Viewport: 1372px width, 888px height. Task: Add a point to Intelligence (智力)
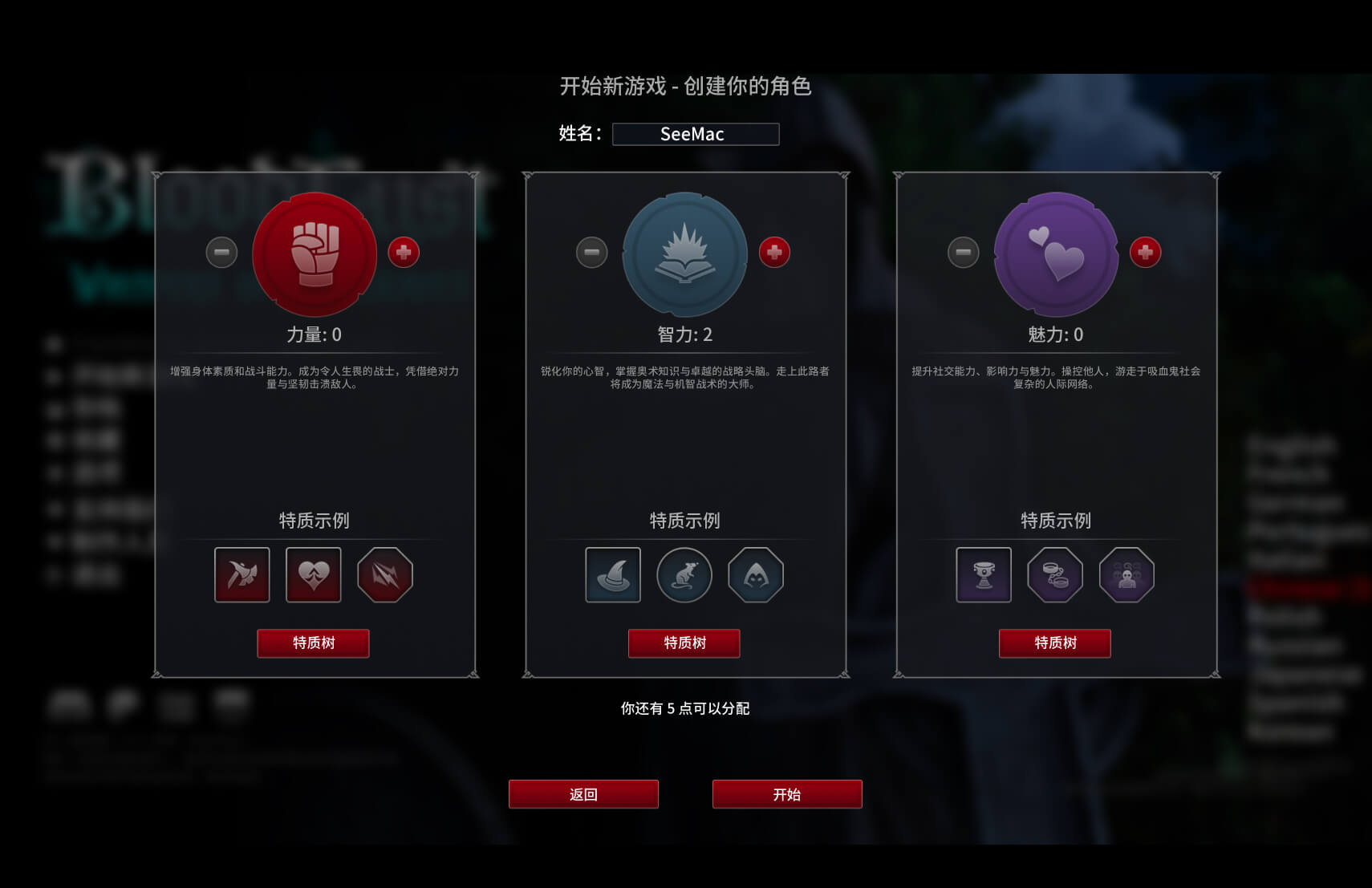coord(774,253)
